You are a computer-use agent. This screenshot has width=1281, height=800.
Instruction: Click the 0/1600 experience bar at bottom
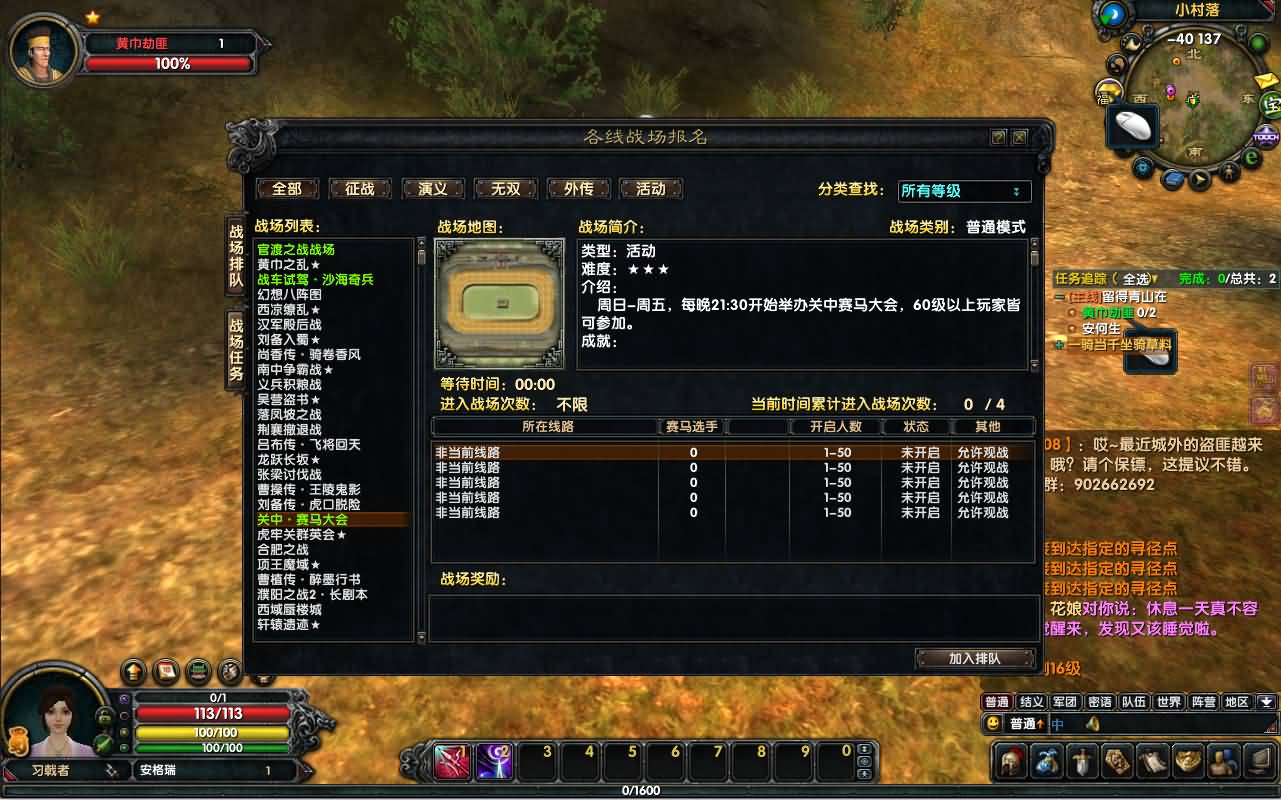tap(640, 789)
